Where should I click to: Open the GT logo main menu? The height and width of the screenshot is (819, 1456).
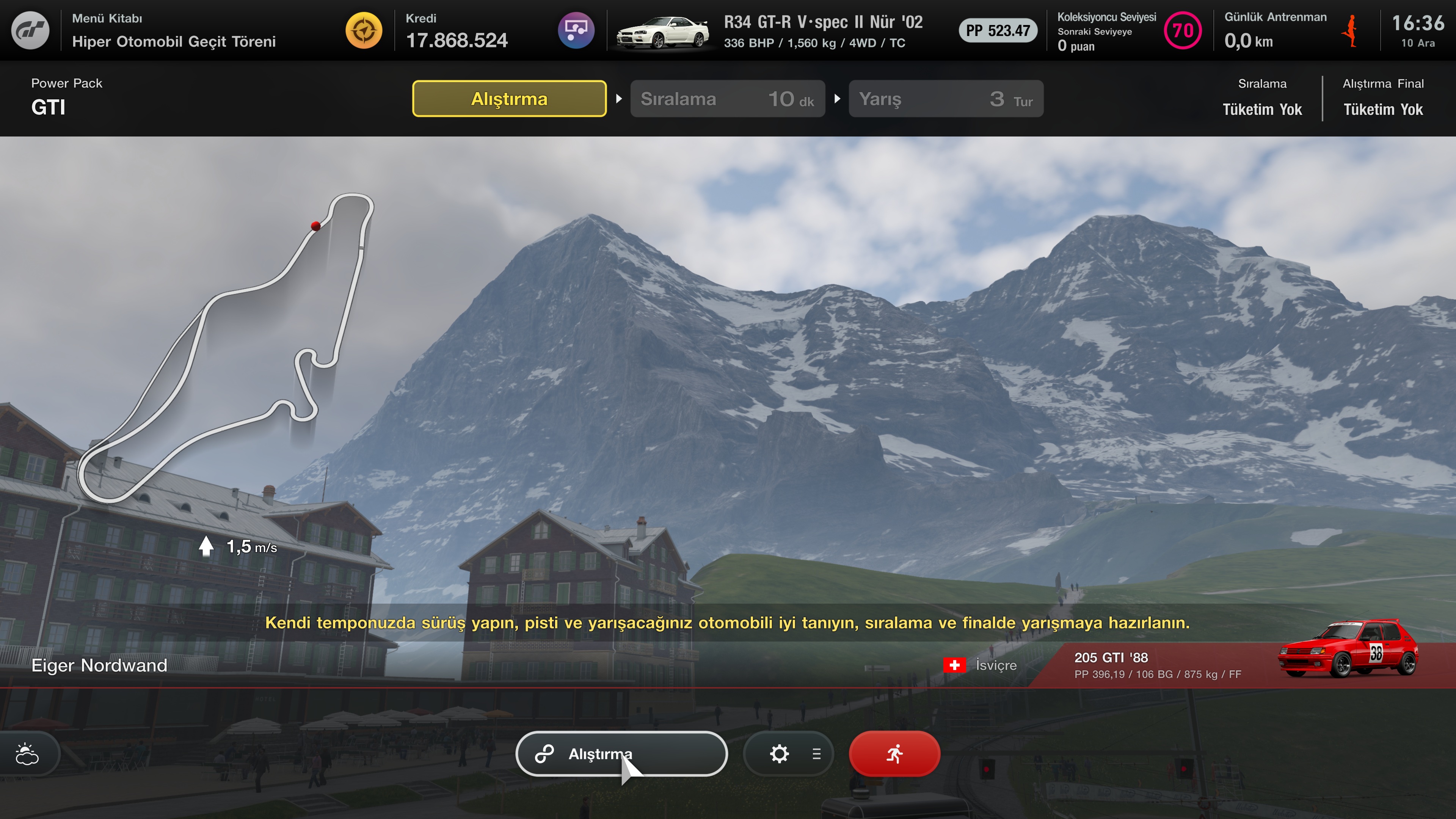point(30,30)
